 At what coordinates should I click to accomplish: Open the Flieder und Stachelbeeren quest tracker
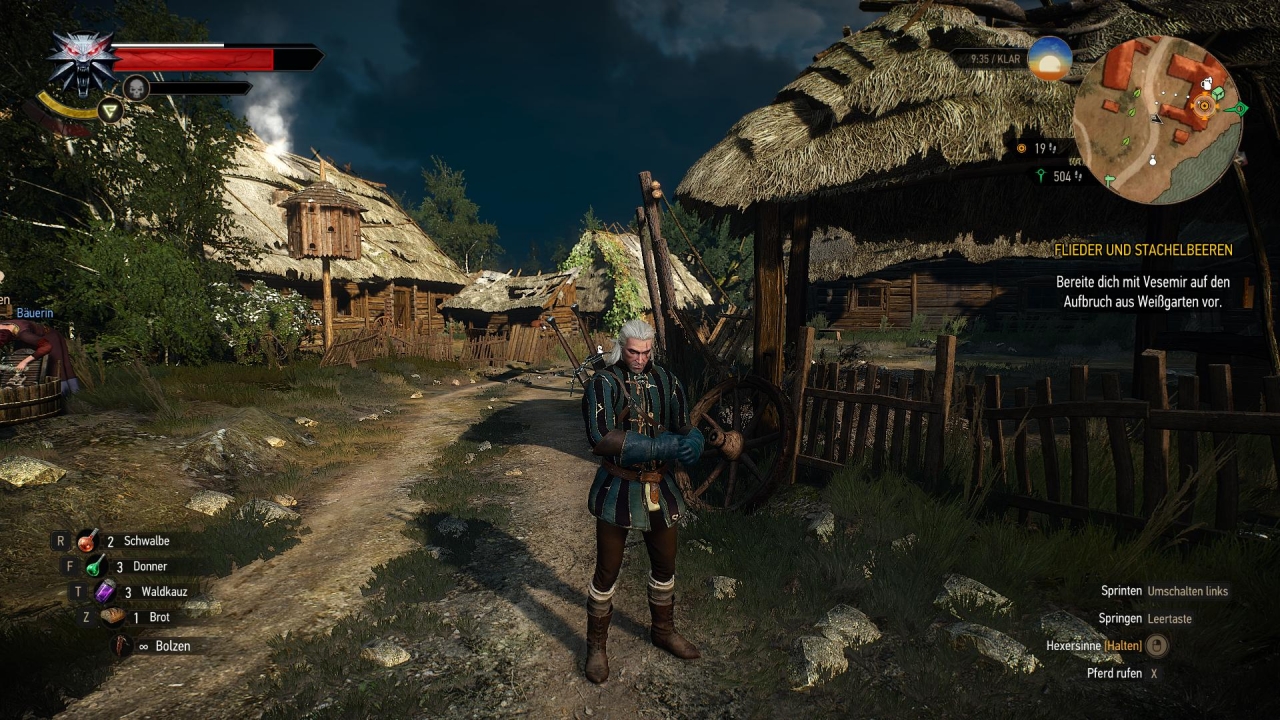1143,250
